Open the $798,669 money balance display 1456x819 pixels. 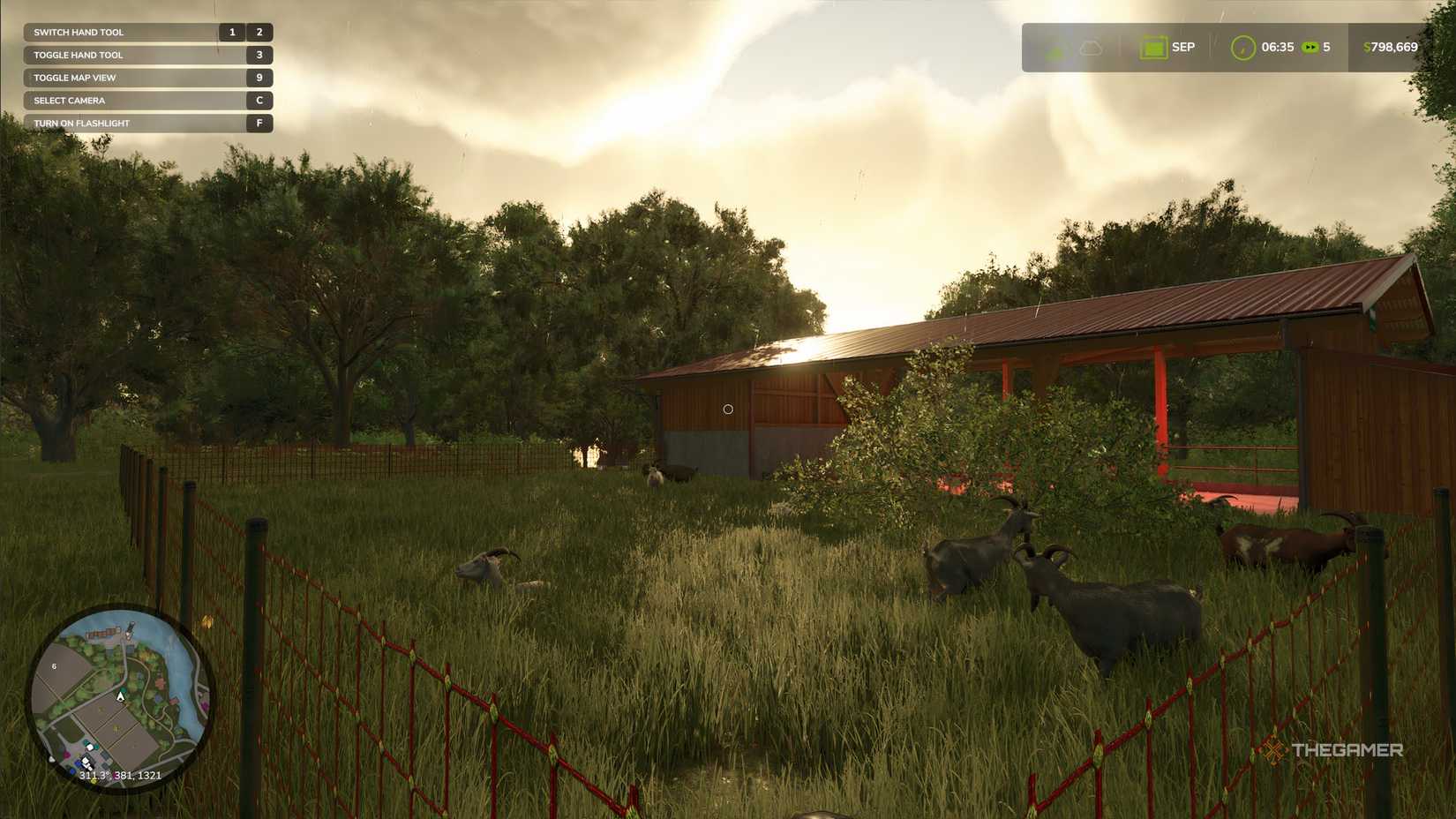(1388, 47)
